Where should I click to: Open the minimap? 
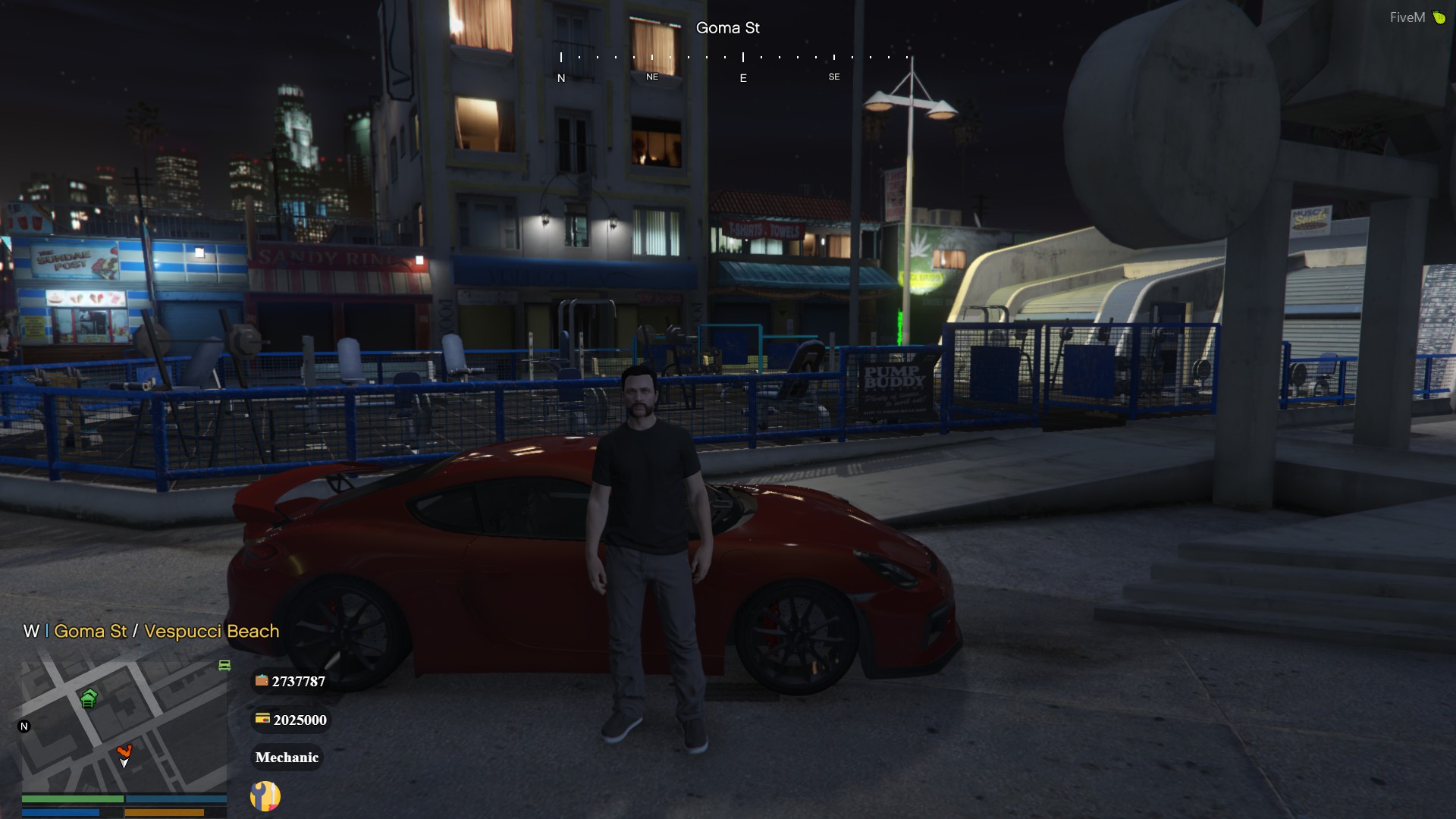click(x=125, y=724)
